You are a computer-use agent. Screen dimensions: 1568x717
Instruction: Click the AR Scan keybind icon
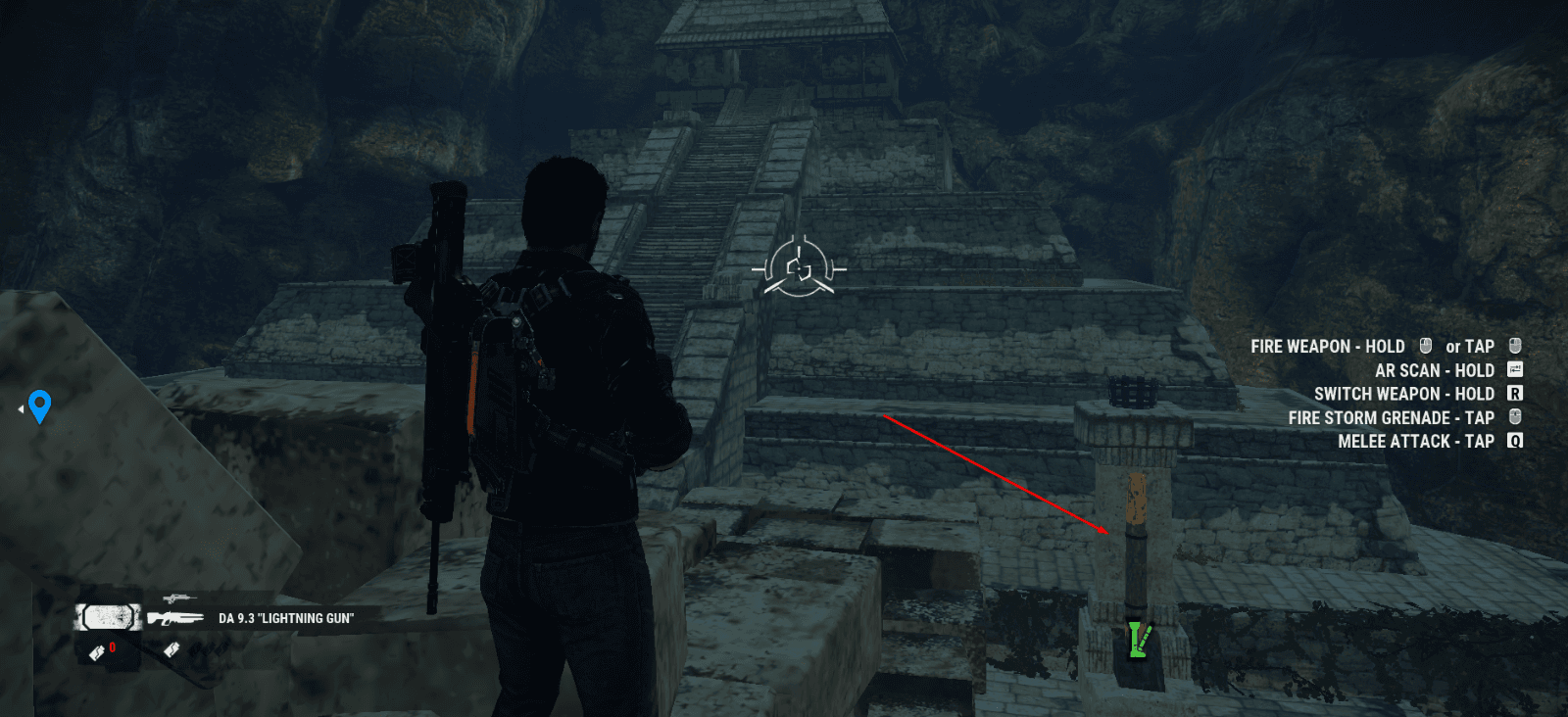pos(1514,370)
